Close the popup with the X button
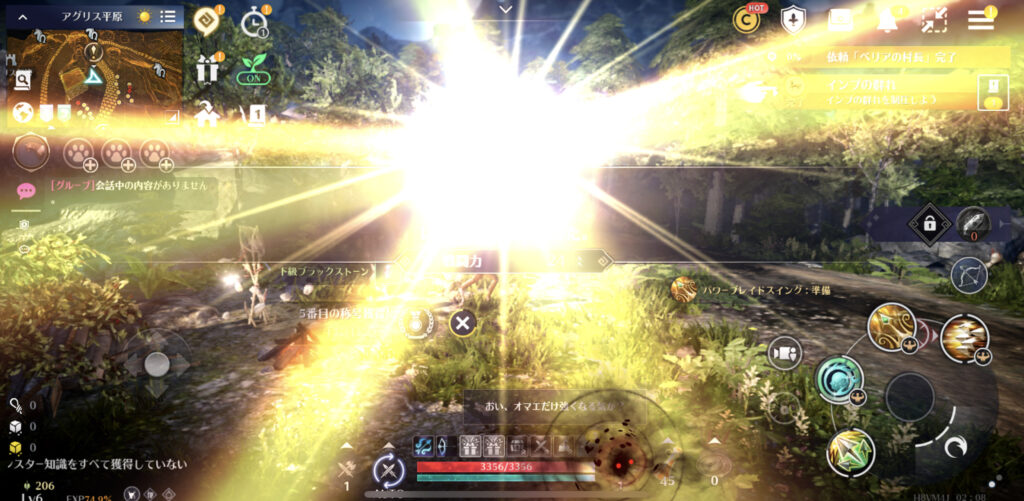 tap(462, 322)
